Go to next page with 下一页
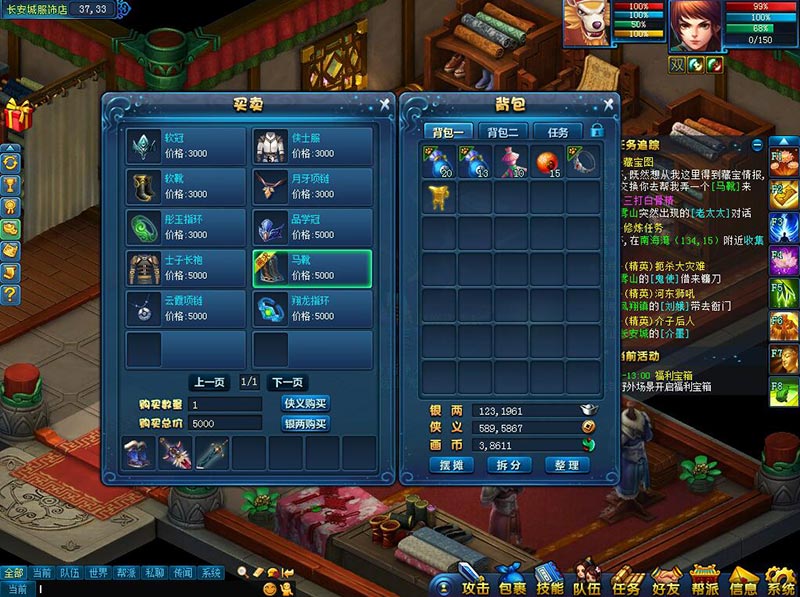800x597 pixels. point(286,382)
